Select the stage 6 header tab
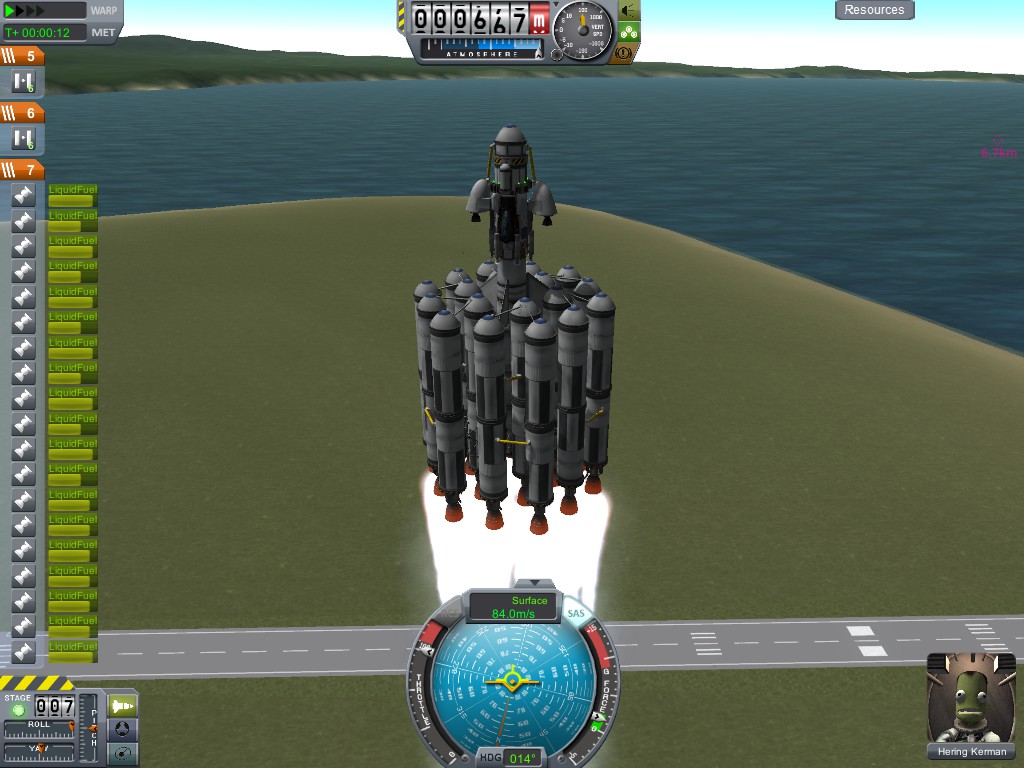This screenshot has height=768, width=1024. click(x=22, y=114)
